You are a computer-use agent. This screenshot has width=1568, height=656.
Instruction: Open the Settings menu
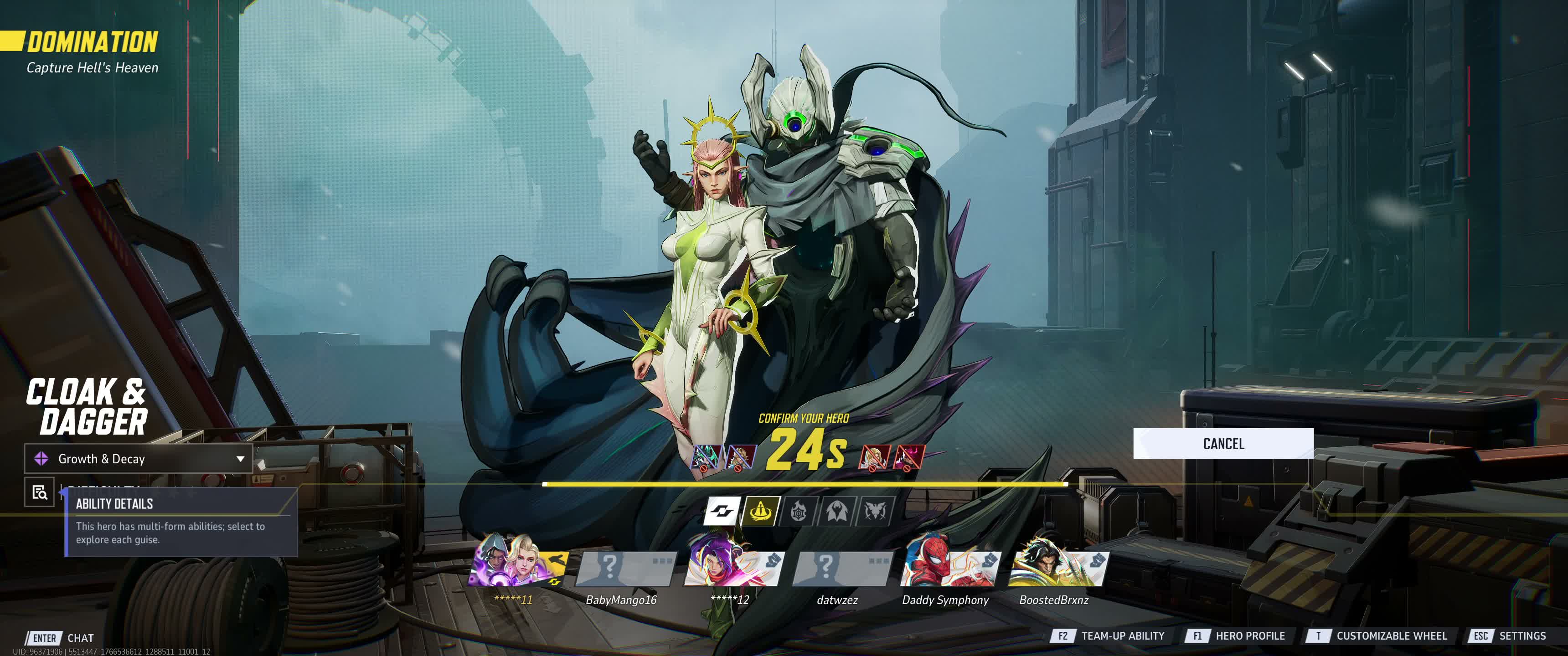[1508, 636]
